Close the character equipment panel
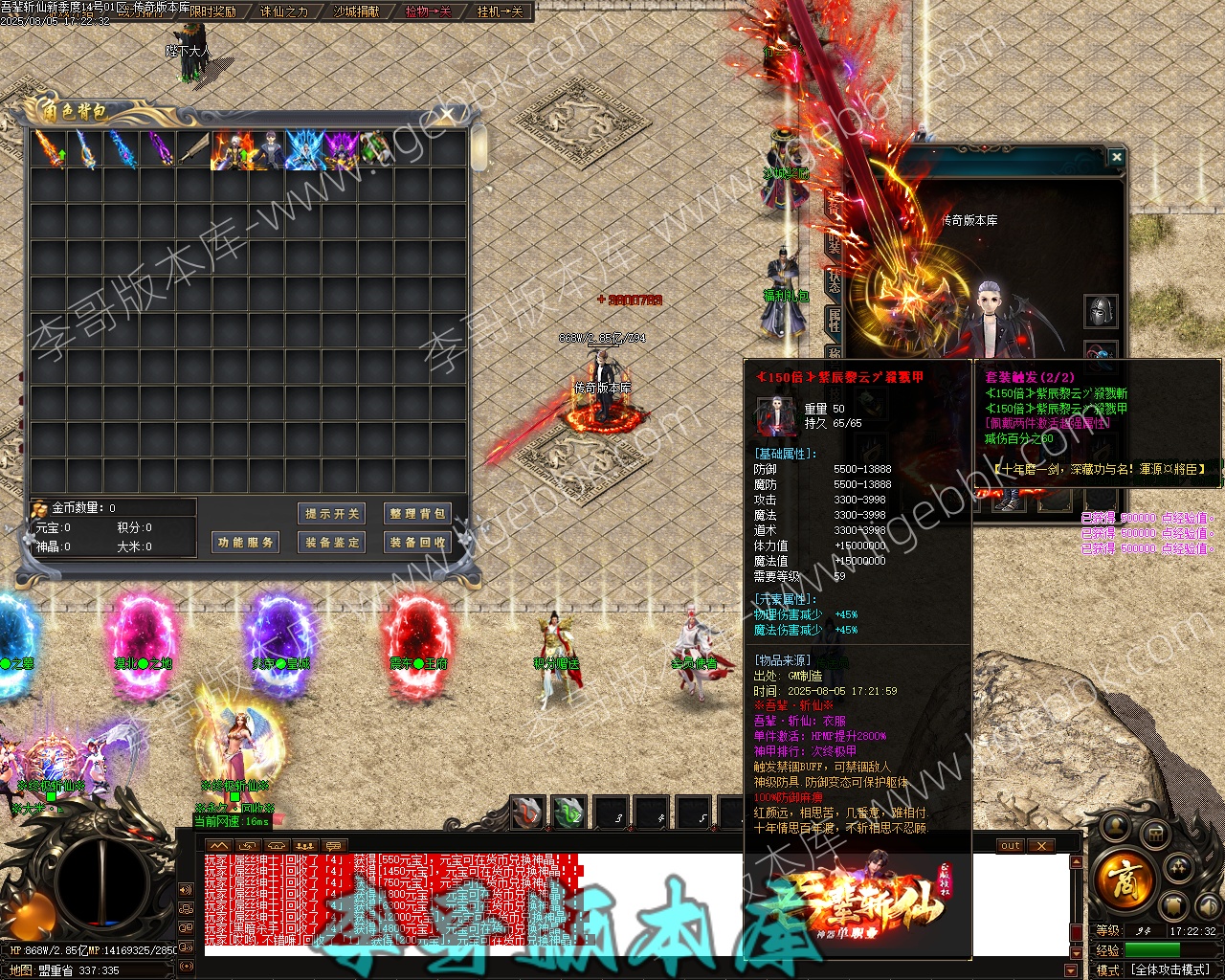The width and height of the screenshot is (1225, 980). [x=1116, y=156]
